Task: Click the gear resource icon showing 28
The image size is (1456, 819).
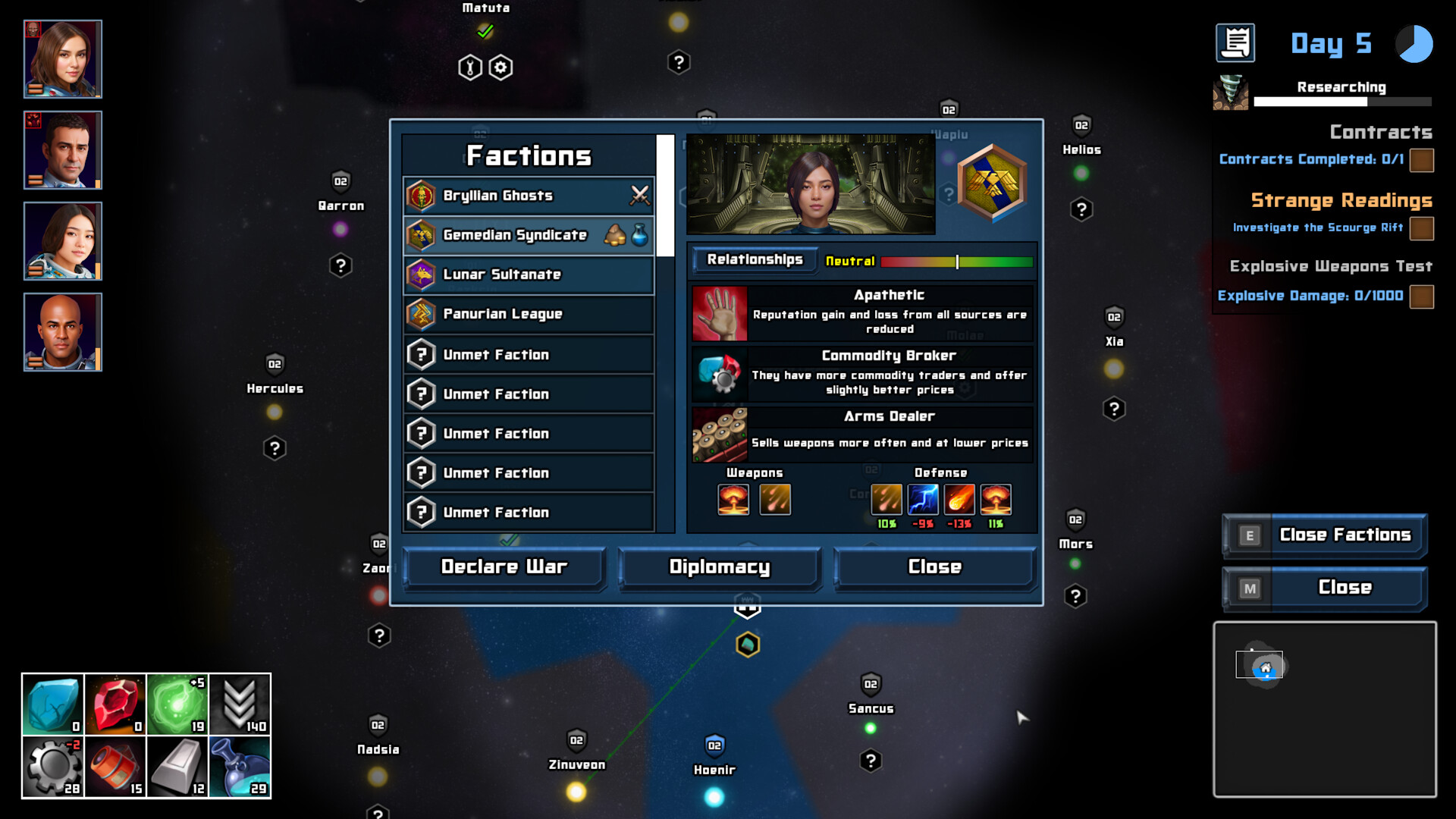Action: click(x=52, y=766)
